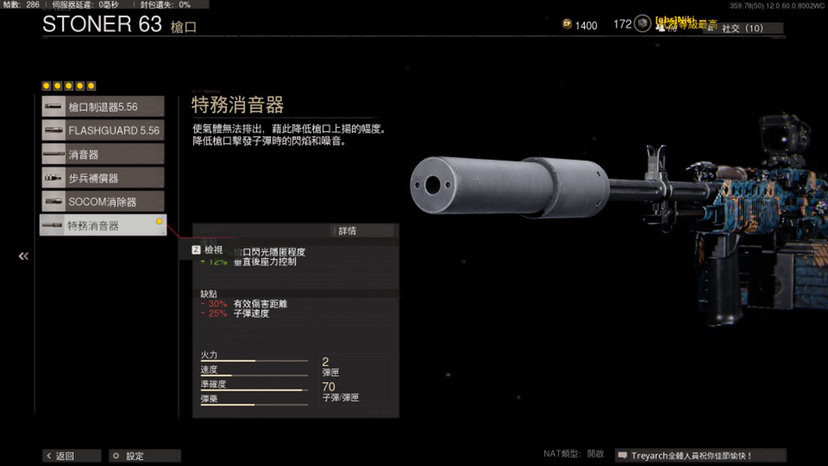Collapse the panel with the double-arrow button
The image size is (828, 466).
23,257
